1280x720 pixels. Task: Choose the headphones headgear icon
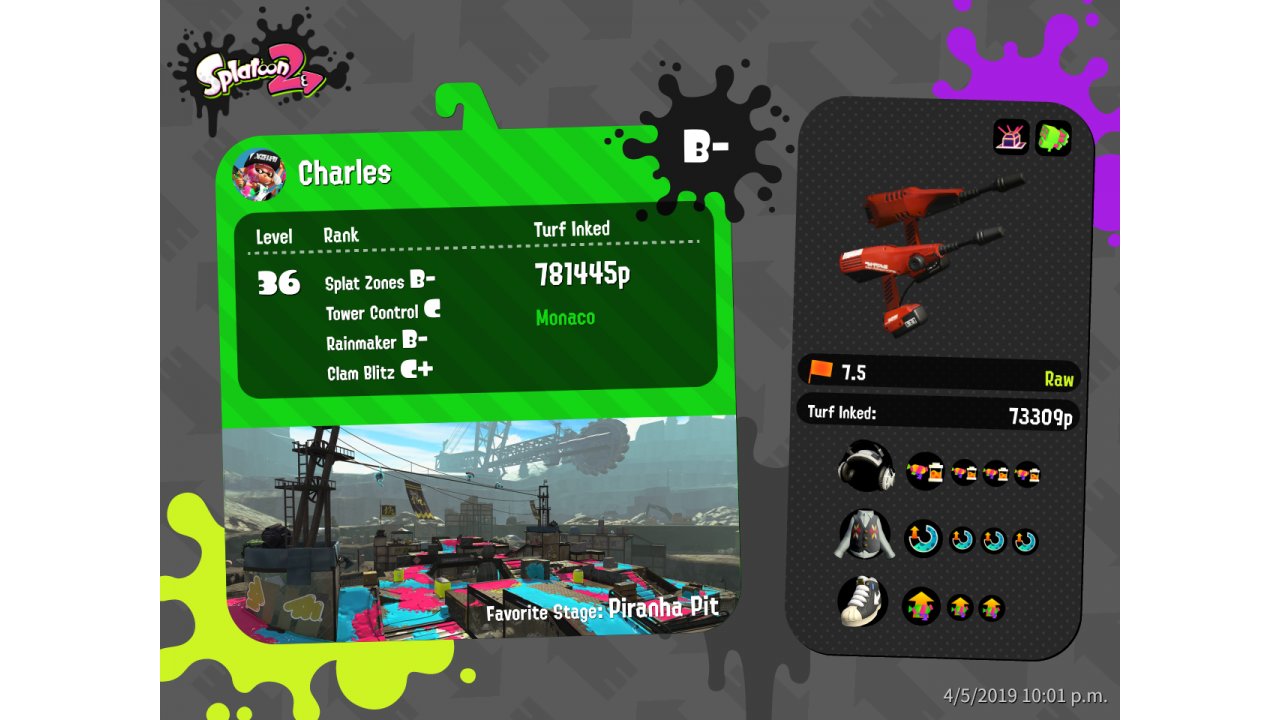(864, 467)
